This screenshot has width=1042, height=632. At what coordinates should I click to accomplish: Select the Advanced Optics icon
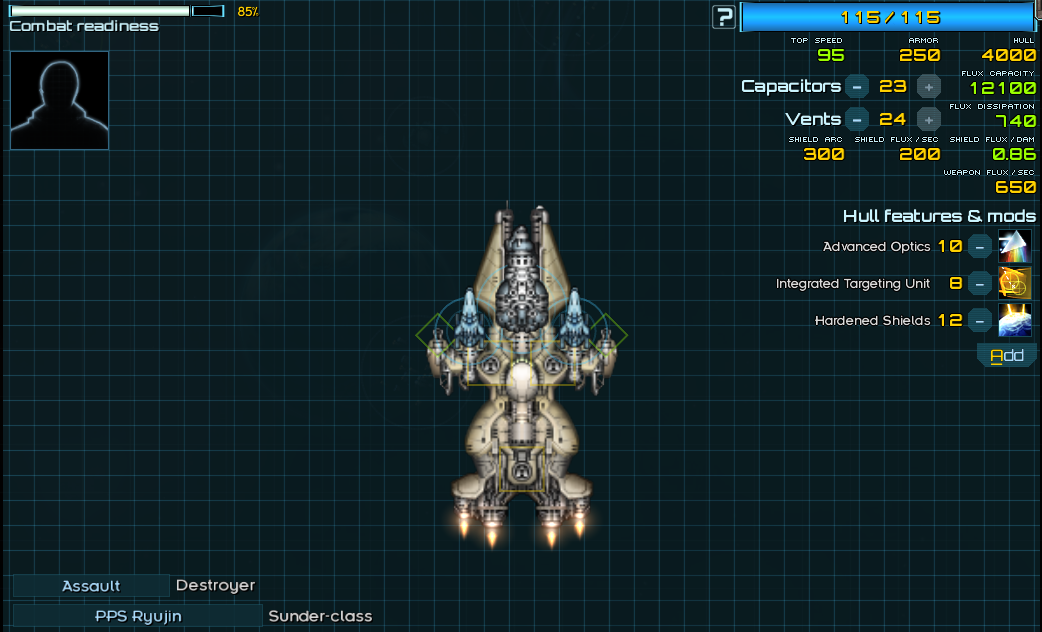pos(1015,246)
